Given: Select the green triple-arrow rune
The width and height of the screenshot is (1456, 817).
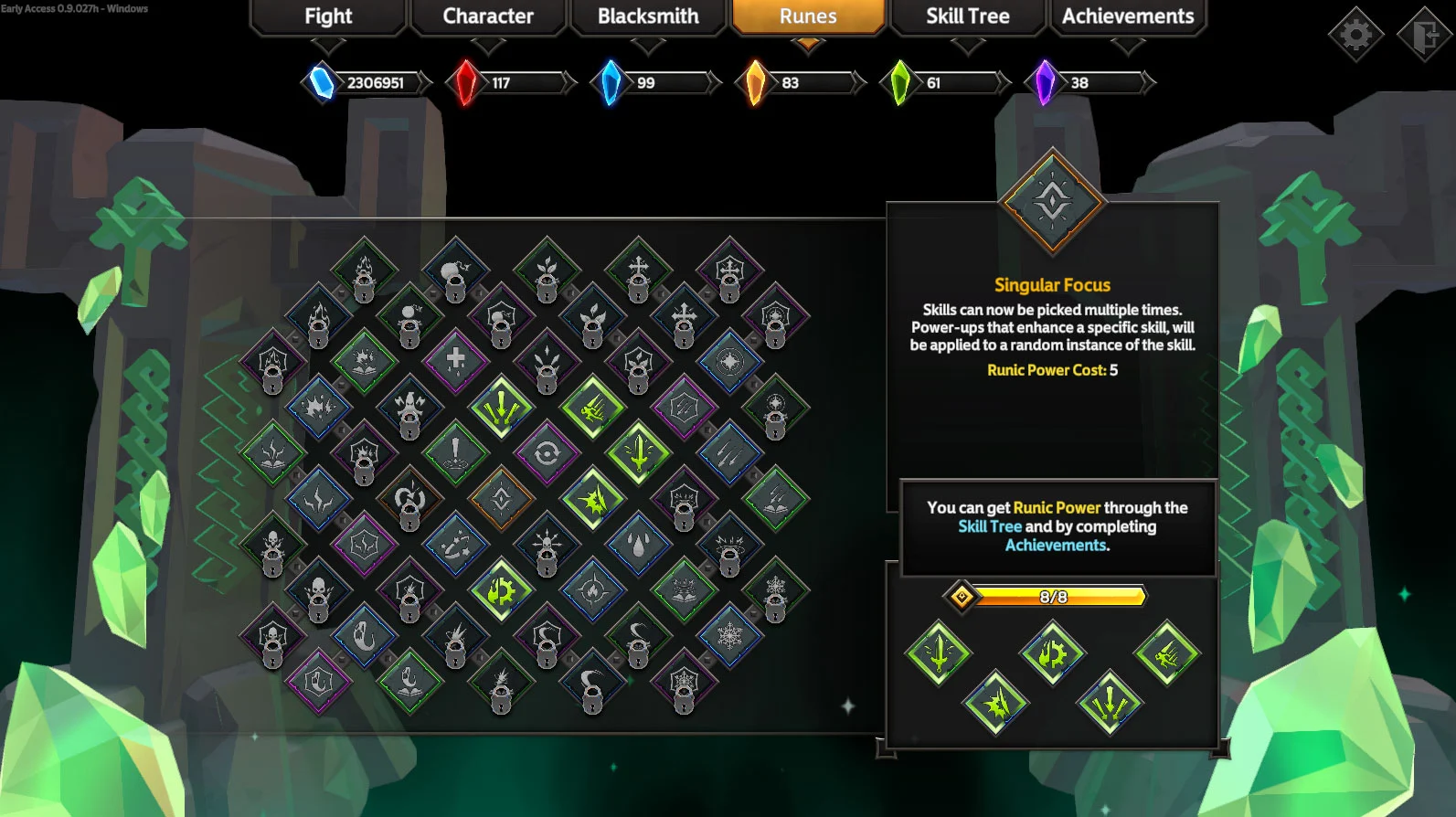Looking at the screenshot, I should [501, 408].
